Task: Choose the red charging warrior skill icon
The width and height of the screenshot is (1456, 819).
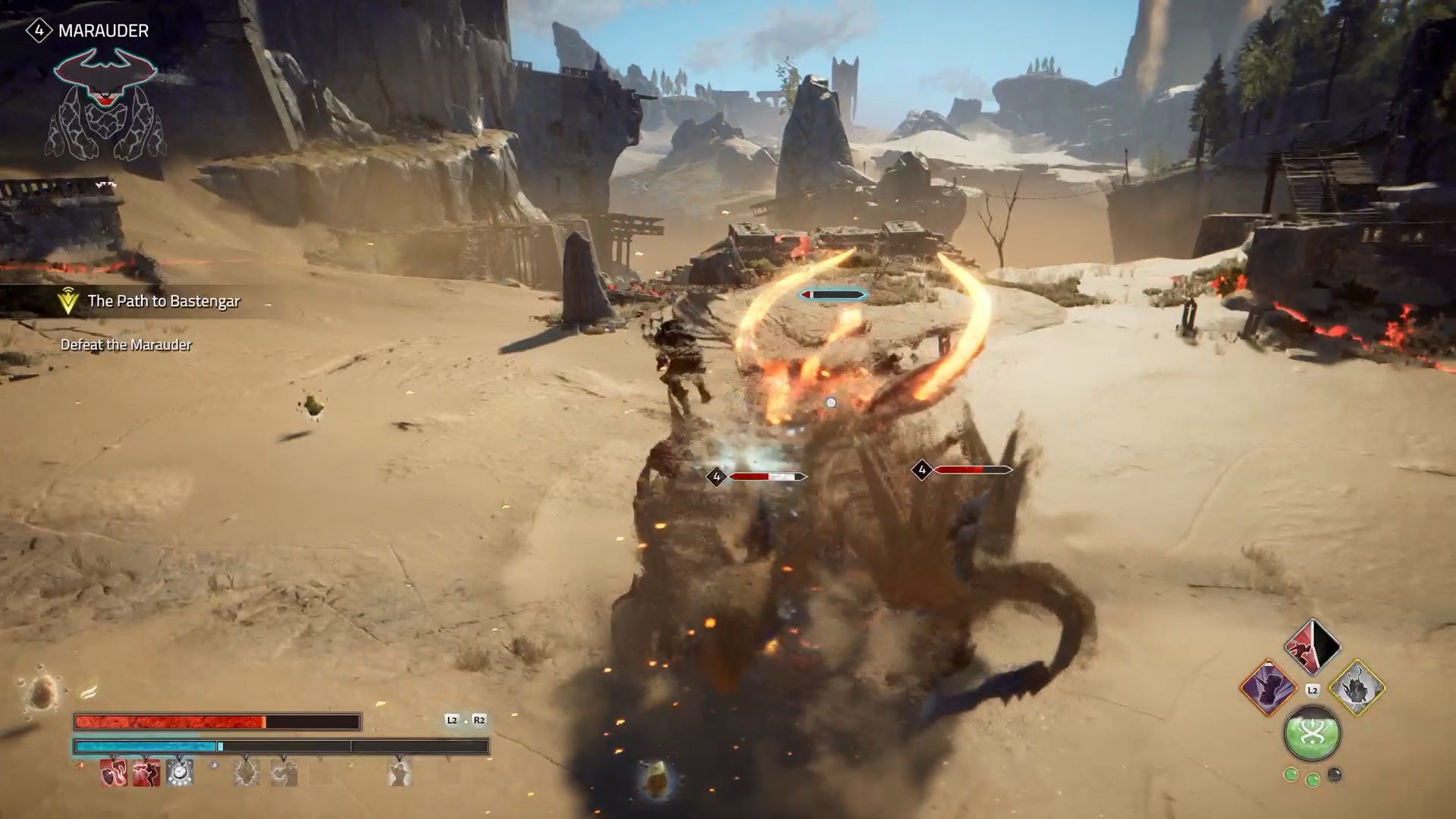Action: [146, 773]
